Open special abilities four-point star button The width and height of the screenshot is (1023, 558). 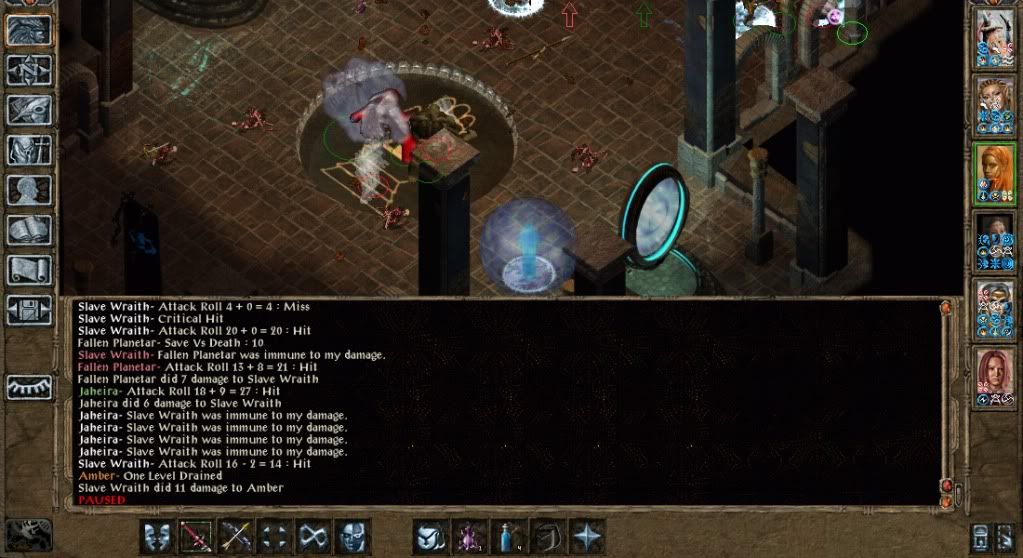[586, 536]
